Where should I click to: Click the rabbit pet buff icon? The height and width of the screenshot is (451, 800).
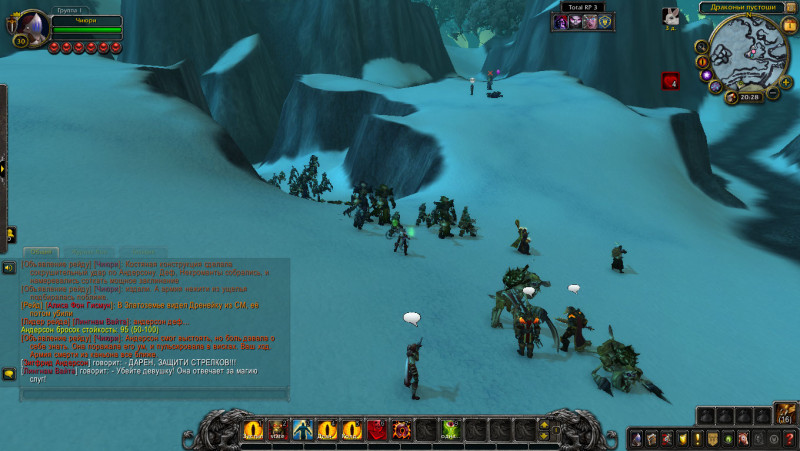671,16
